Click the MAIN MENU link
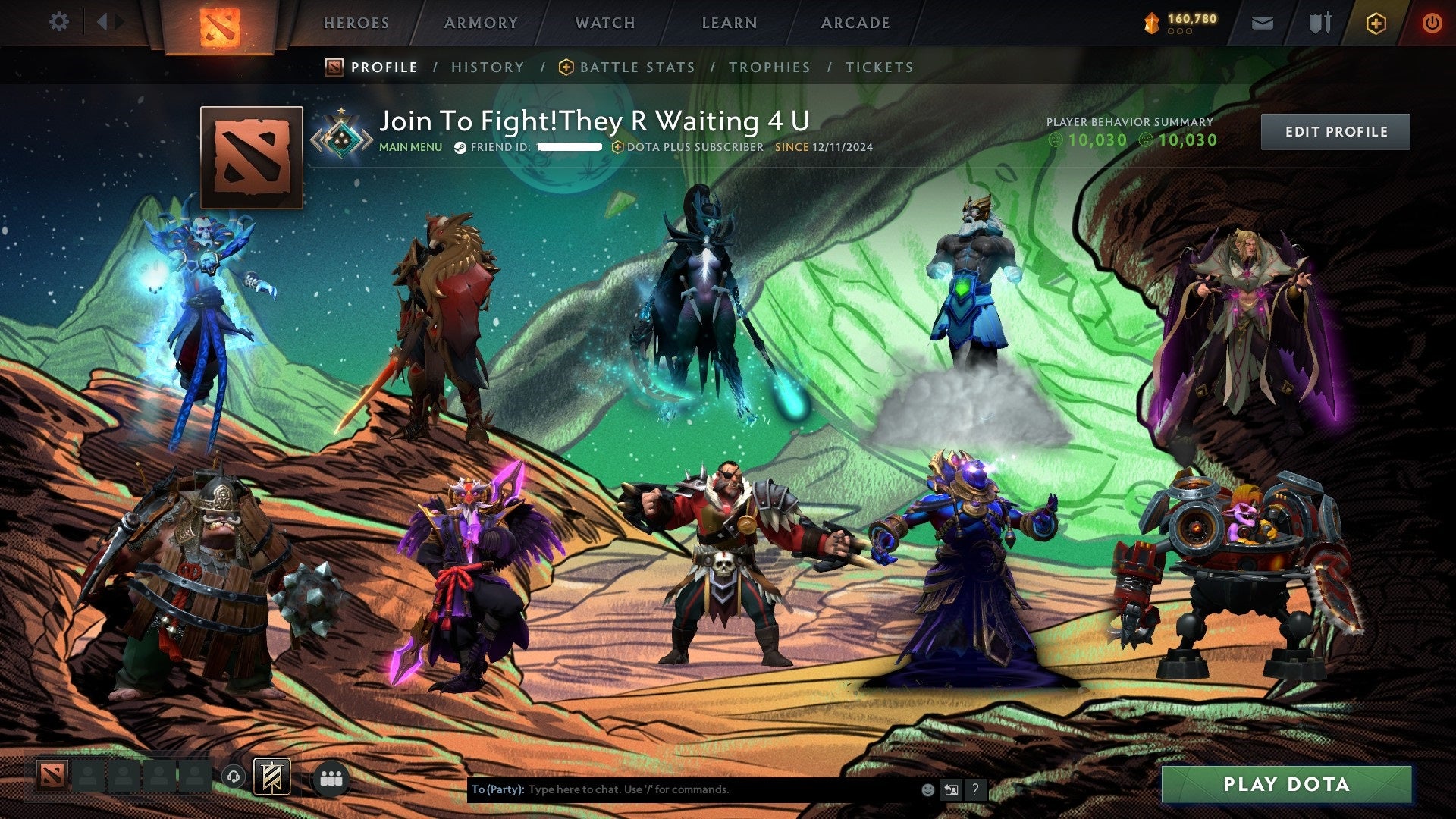The width and height of the screenshot is (1456, 819). click(x=410, y=148)
